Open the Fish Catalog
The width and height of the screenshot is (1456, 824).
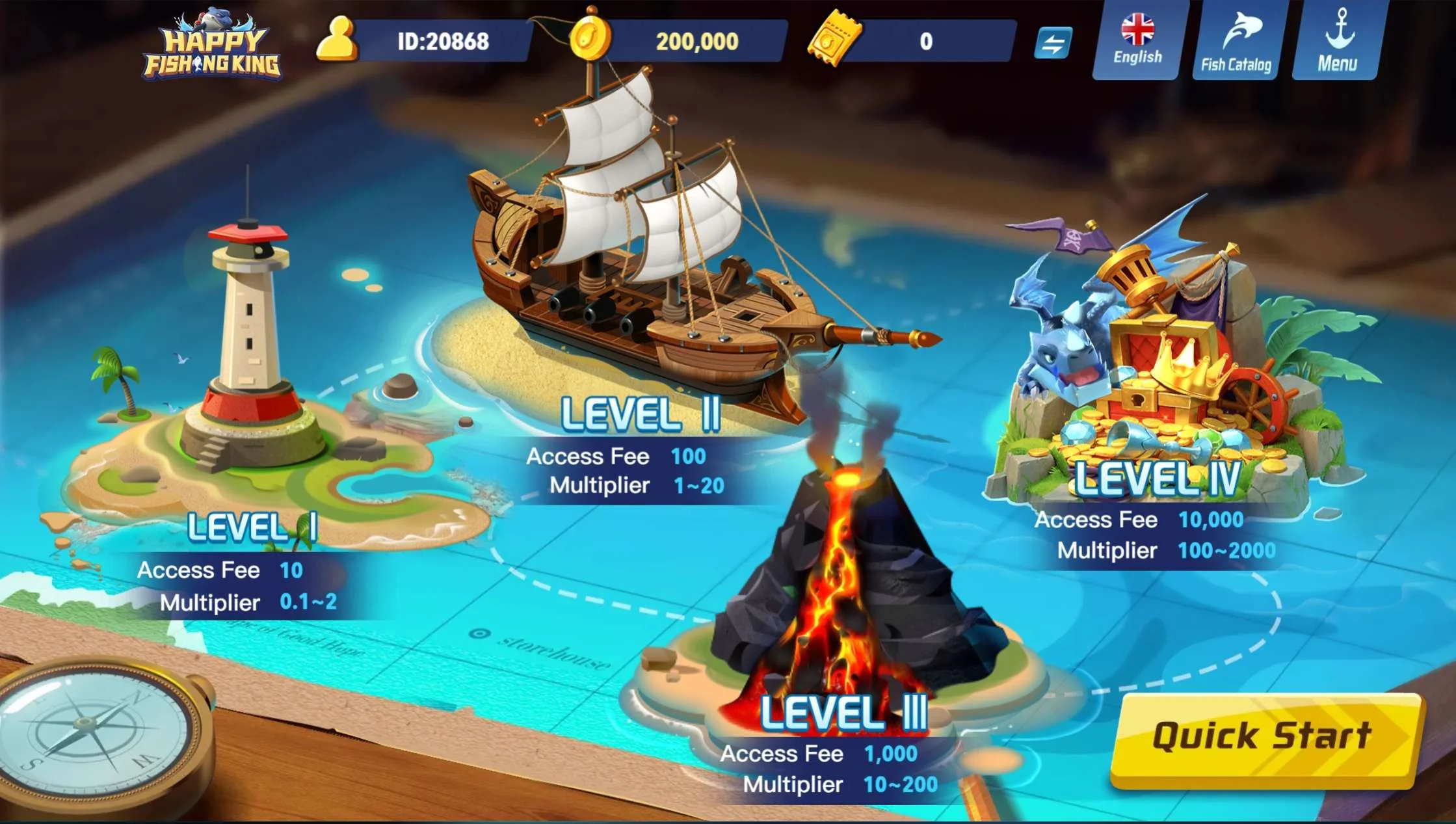coord(1236,40)
